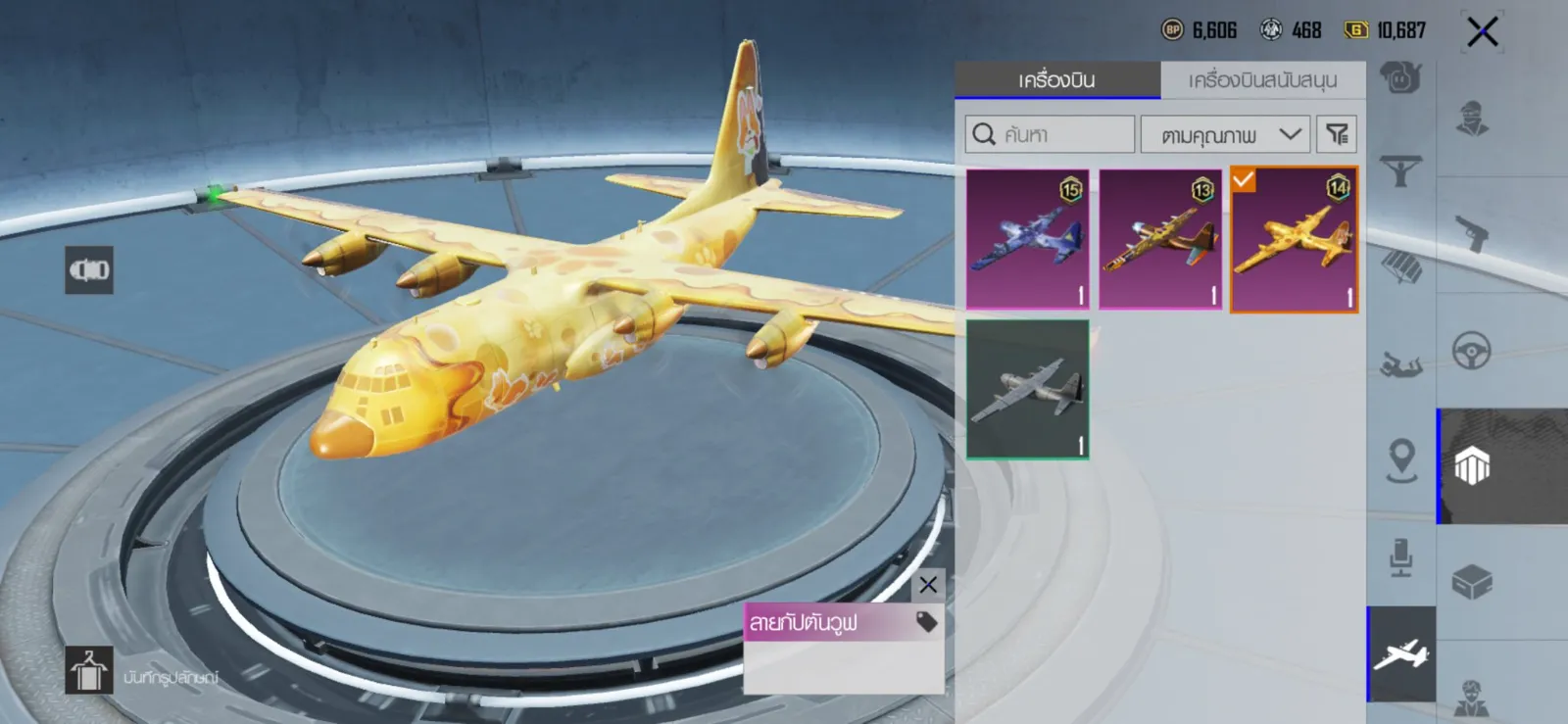This screenshot has width=1568, height=724.
Task: Close the inventory screen with the X
Action: [1482, 32]
